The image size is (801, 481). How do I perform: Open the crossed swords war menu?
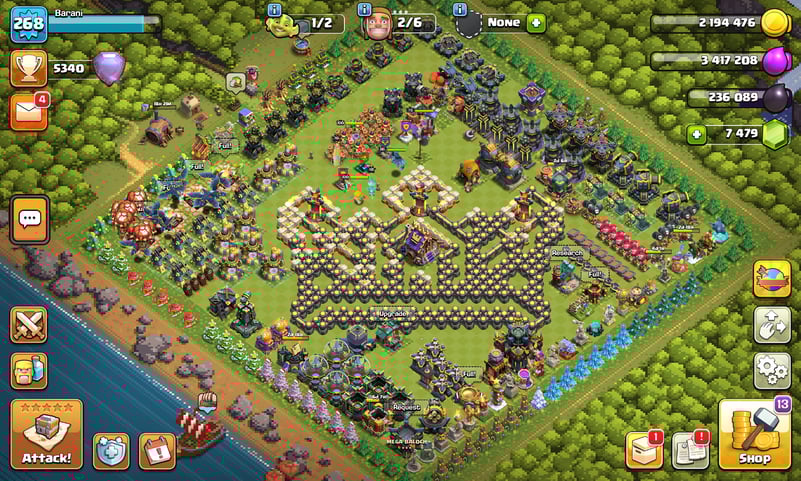29,325
